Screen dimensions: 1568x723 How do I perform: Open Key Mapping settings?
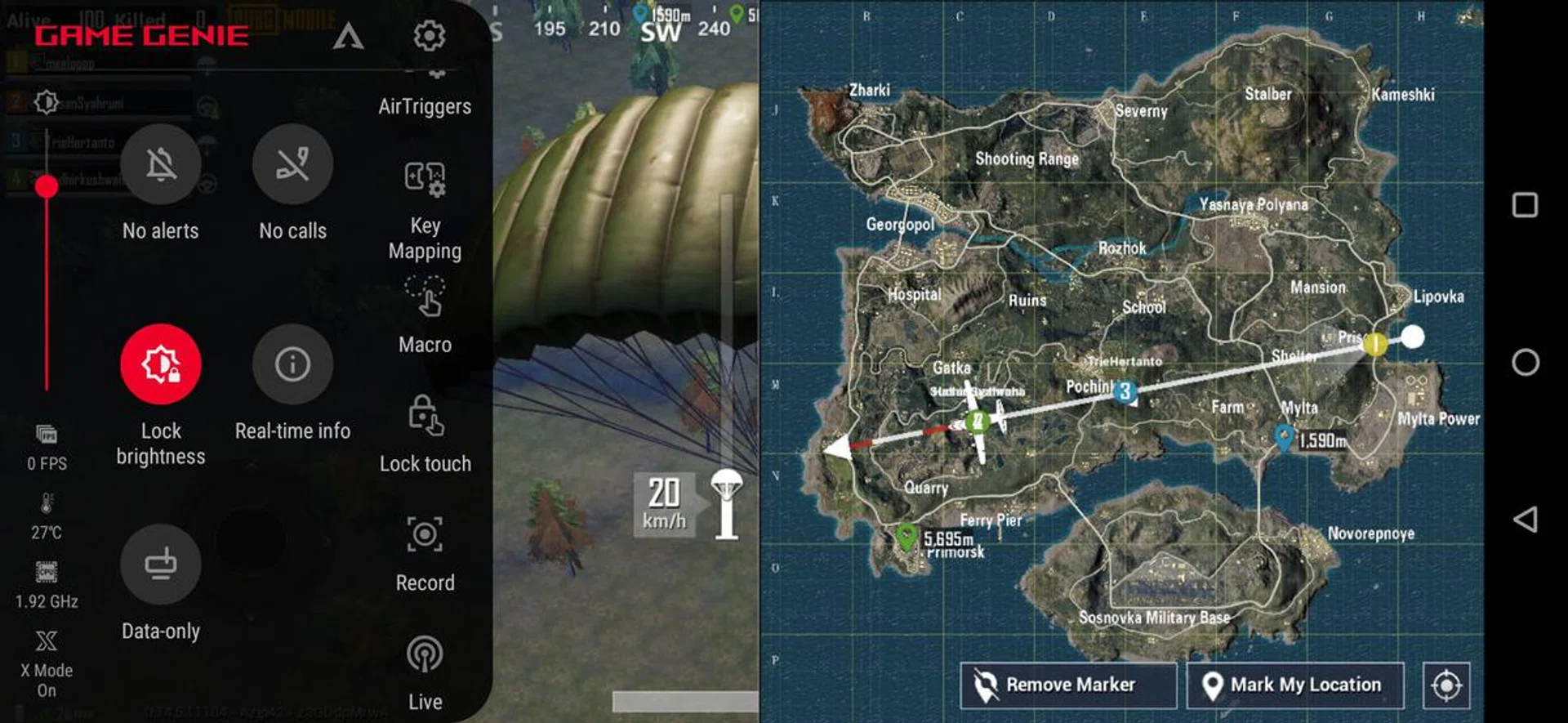click(x=425, y=179)
